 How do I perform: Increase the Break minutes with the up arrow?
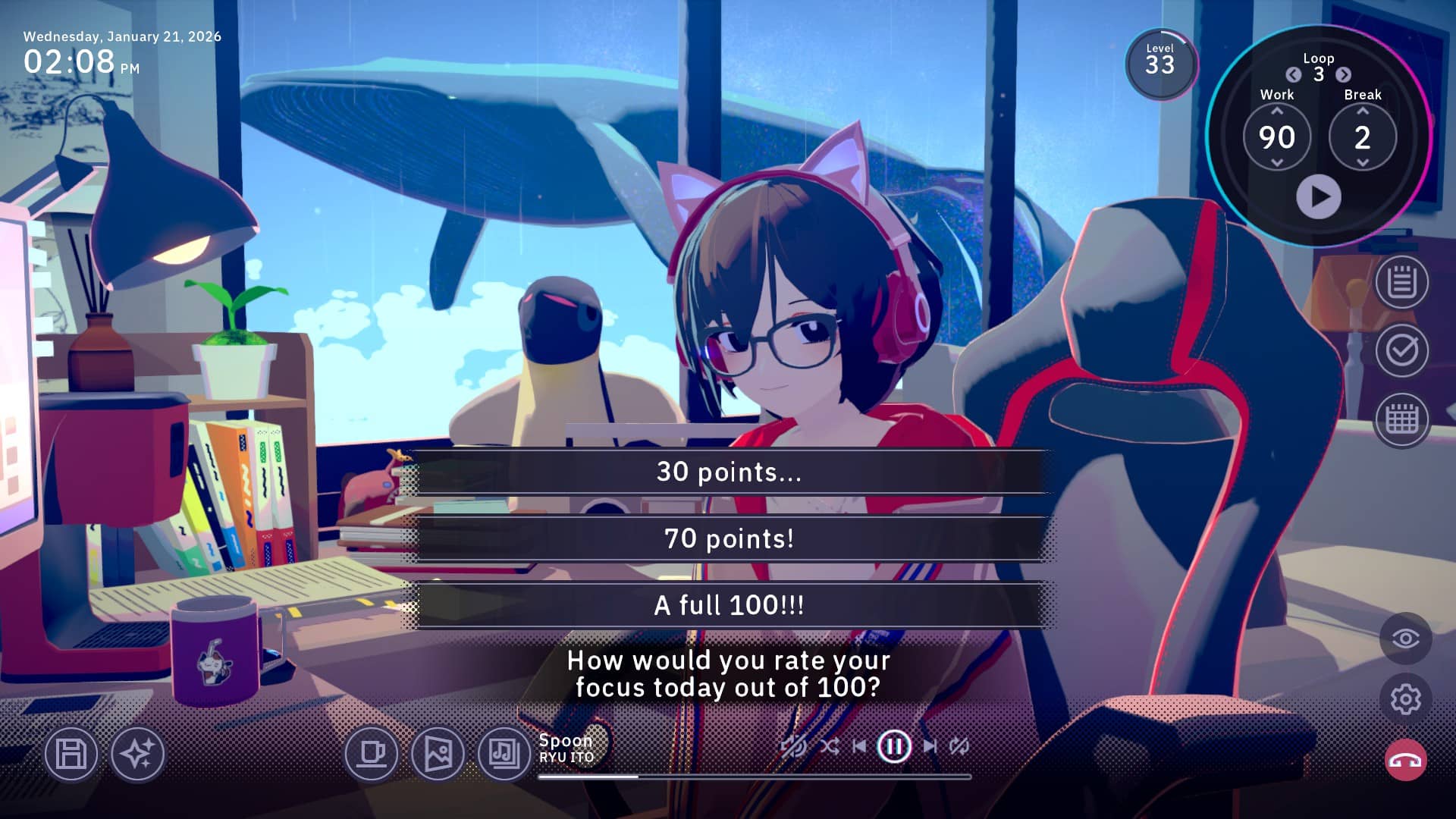tap(1363, 111)
